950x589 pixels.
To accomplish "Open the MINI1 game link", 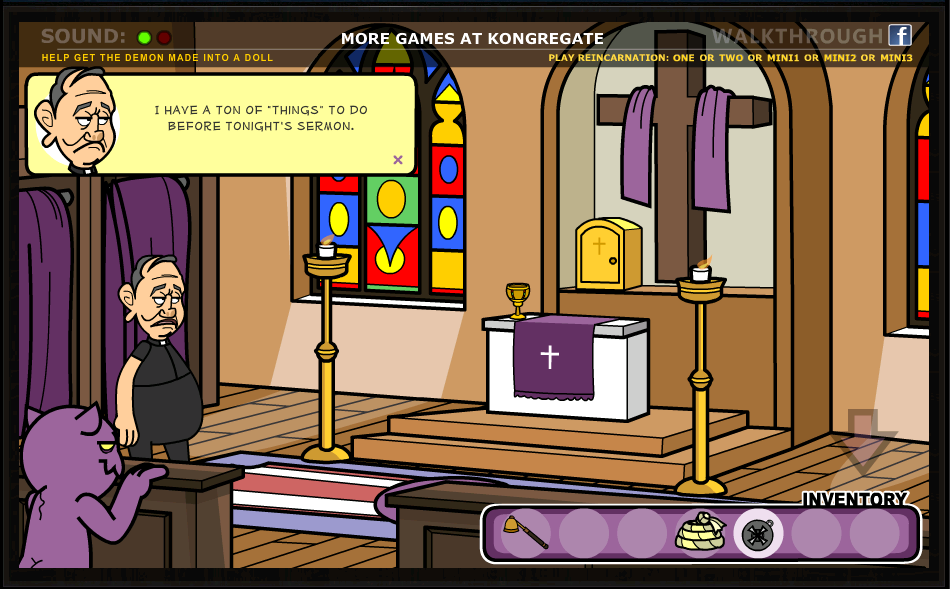I will tap(777, 58).
